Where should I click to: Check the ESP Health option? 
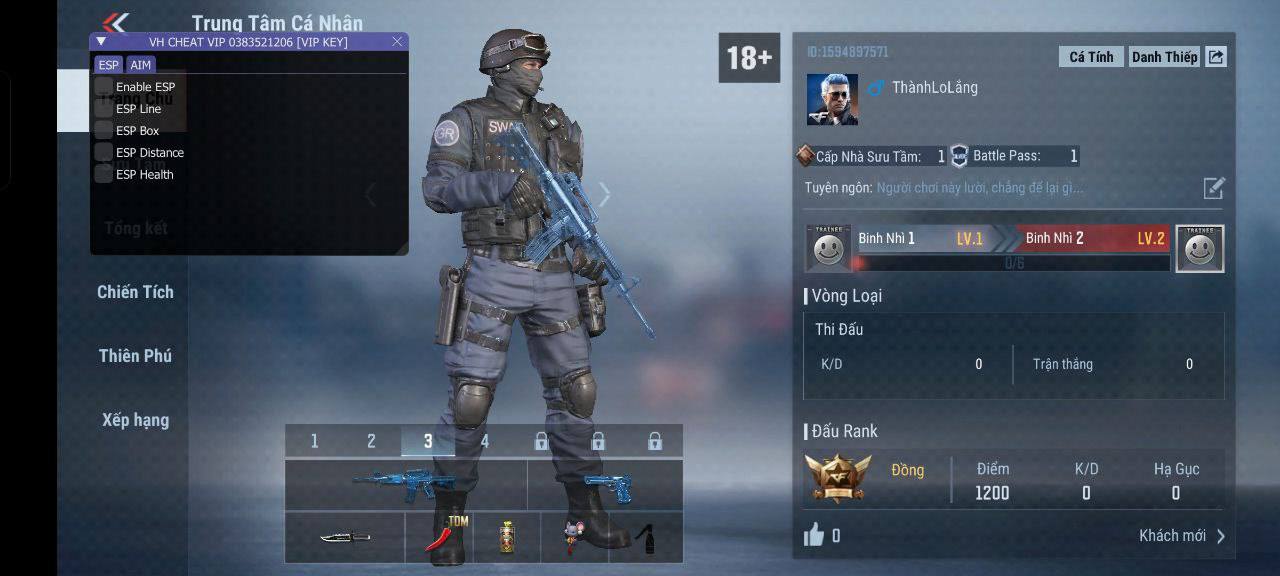click(x=104, y=174)
